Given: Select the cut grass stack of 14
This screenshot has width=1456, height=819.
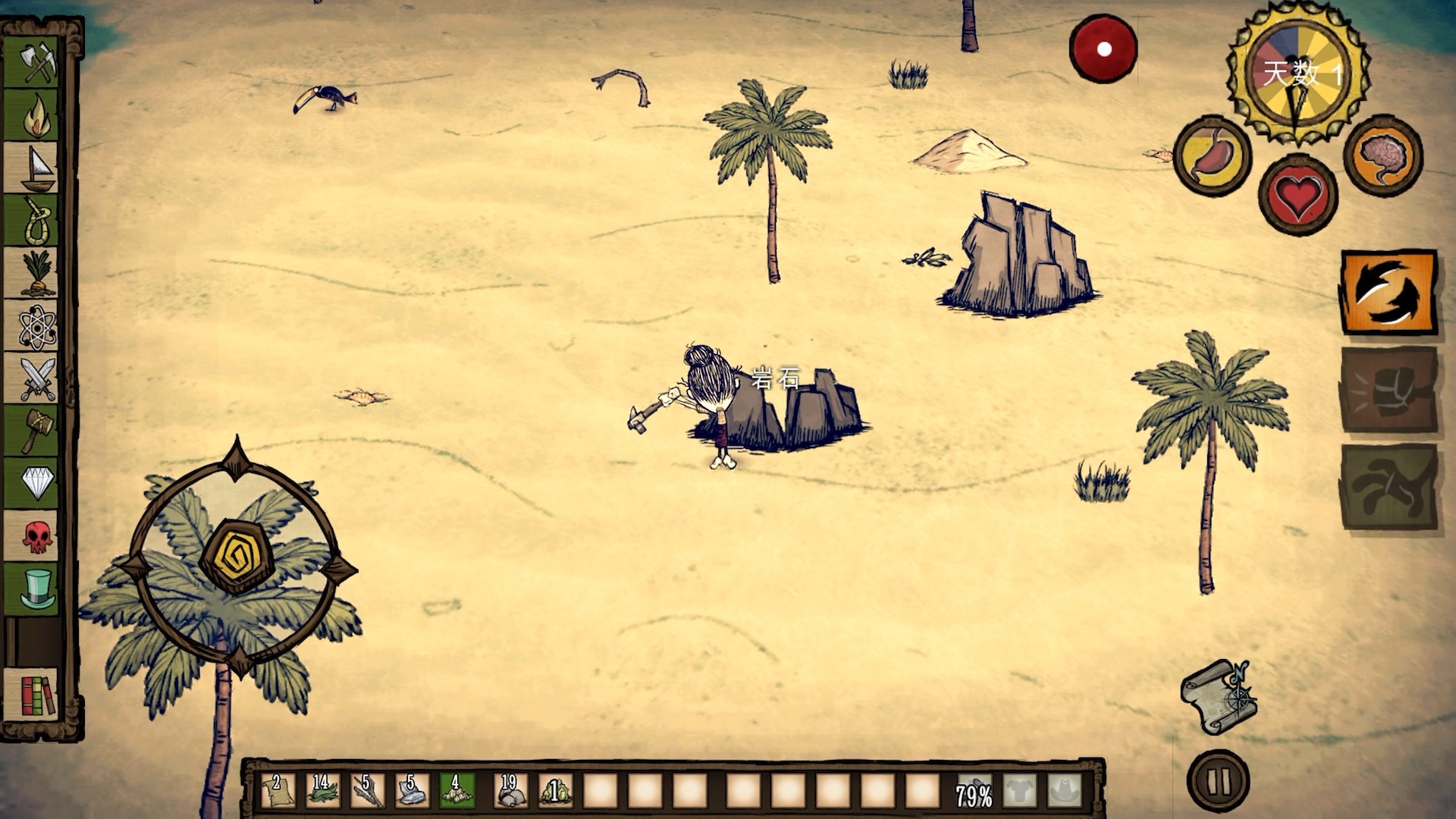Looking at the screenshot, I should 322,790.
